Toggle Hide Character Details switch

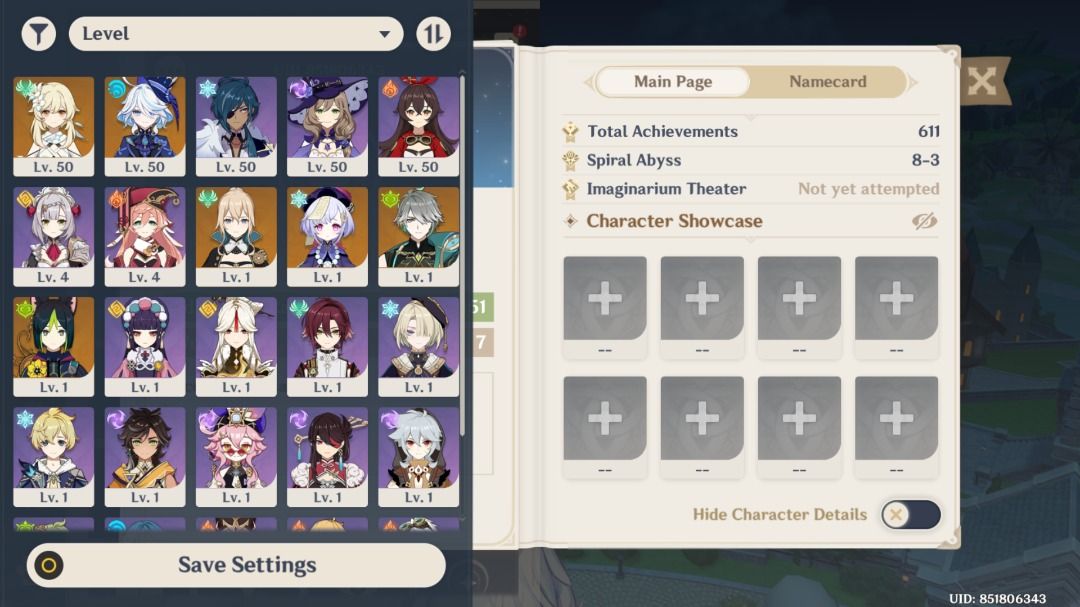point(911,514)
